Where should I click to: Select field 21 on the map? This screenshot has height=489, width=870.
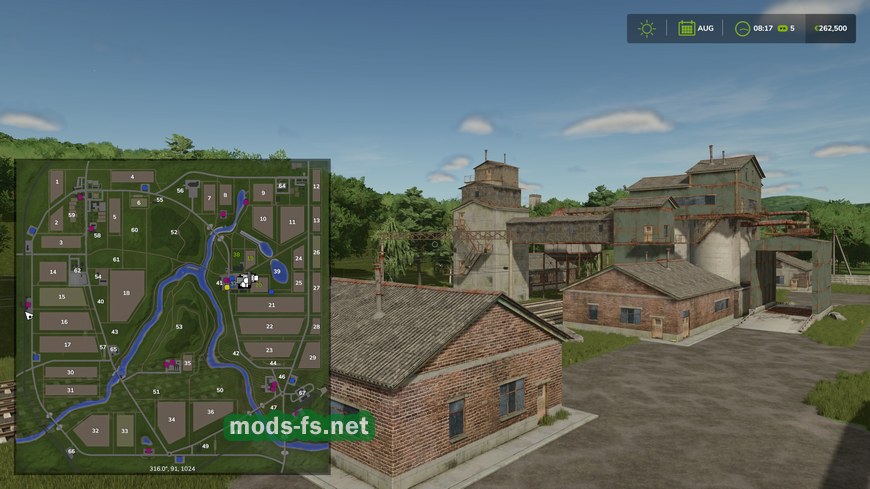tap(269, 305)
